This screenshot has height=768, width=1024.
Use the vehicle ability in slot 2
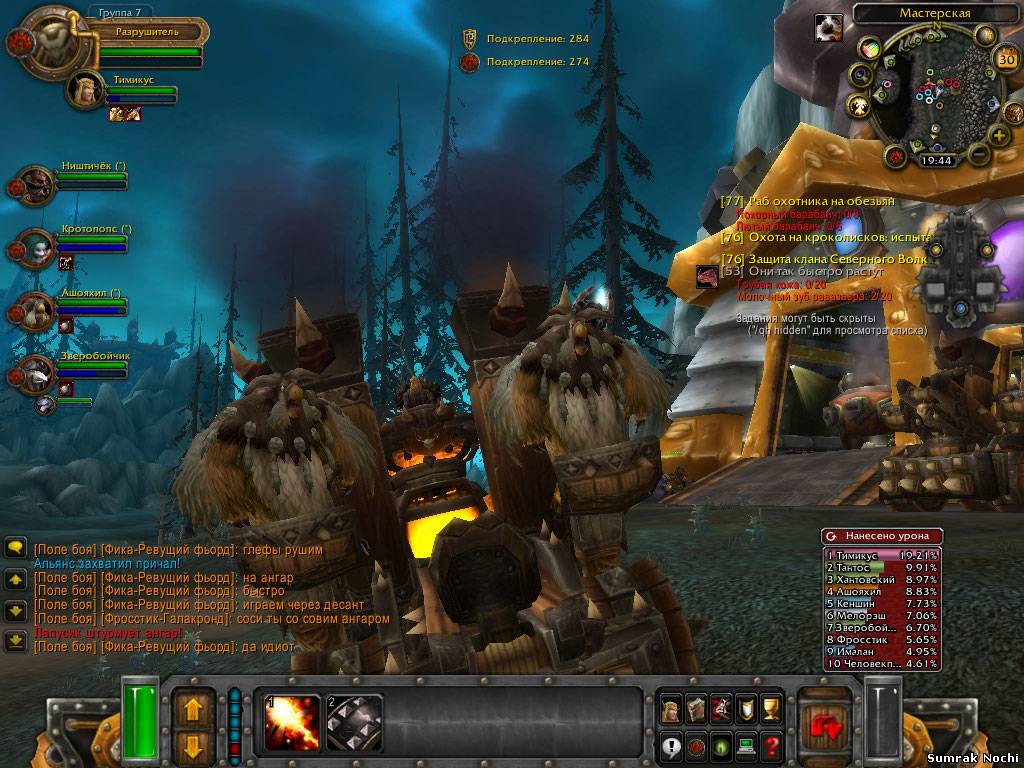(x=354, y=722)
